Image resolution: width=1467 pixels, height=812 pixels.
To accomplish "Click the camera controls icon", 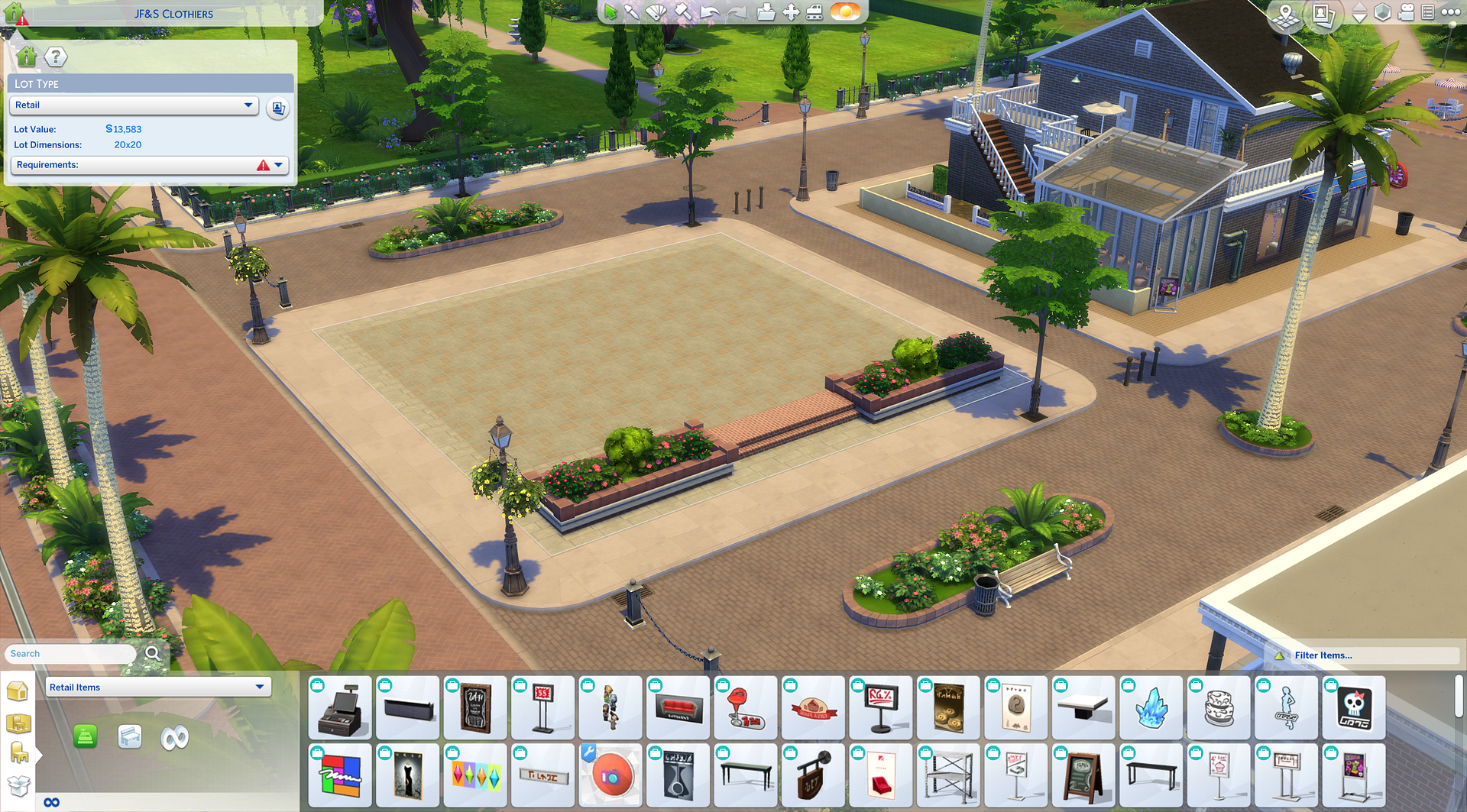I will pyautogui.click(x=1406, y=12).
